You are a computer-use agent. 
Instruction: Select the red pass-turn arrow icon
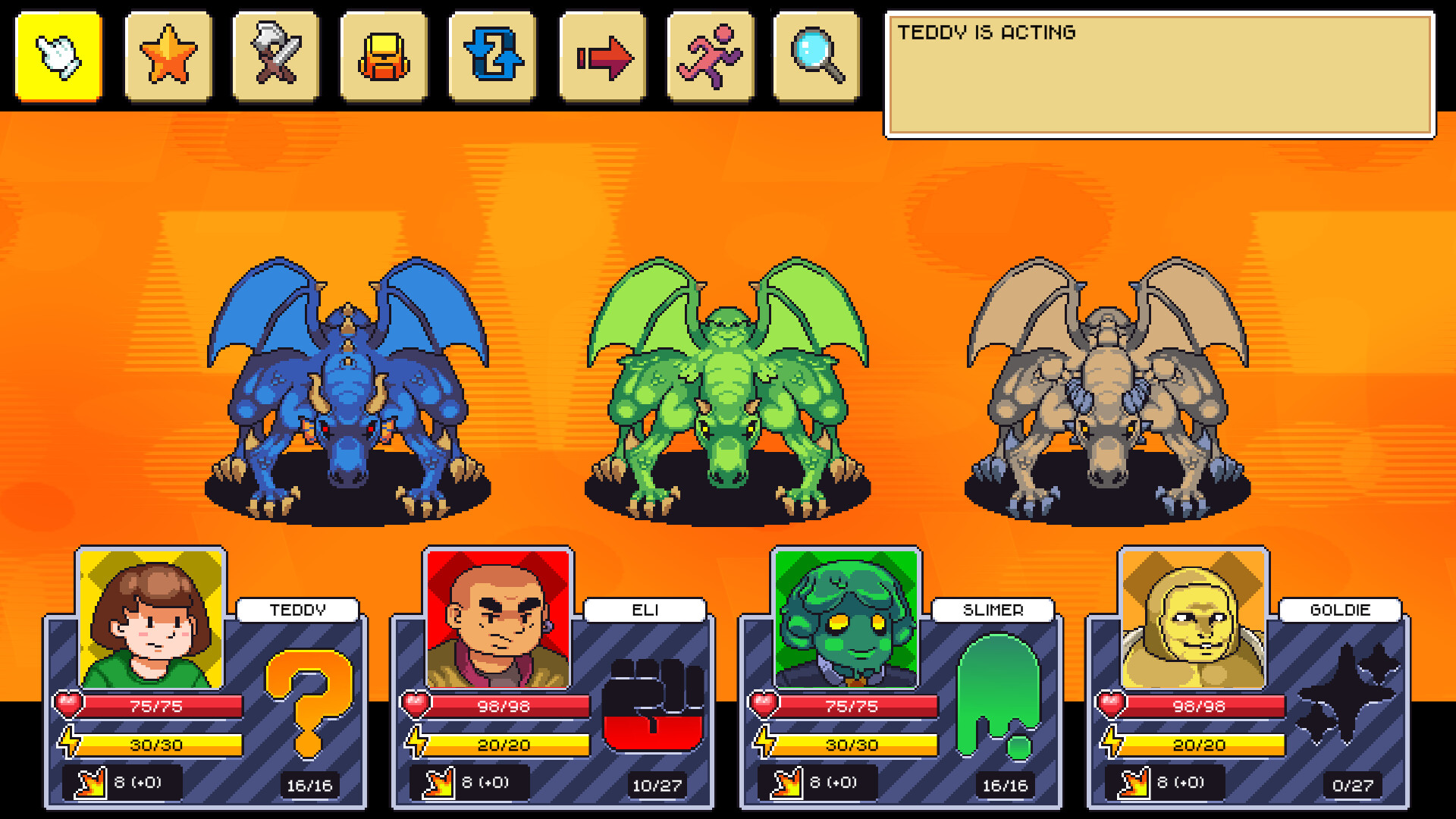click(601, 55)
